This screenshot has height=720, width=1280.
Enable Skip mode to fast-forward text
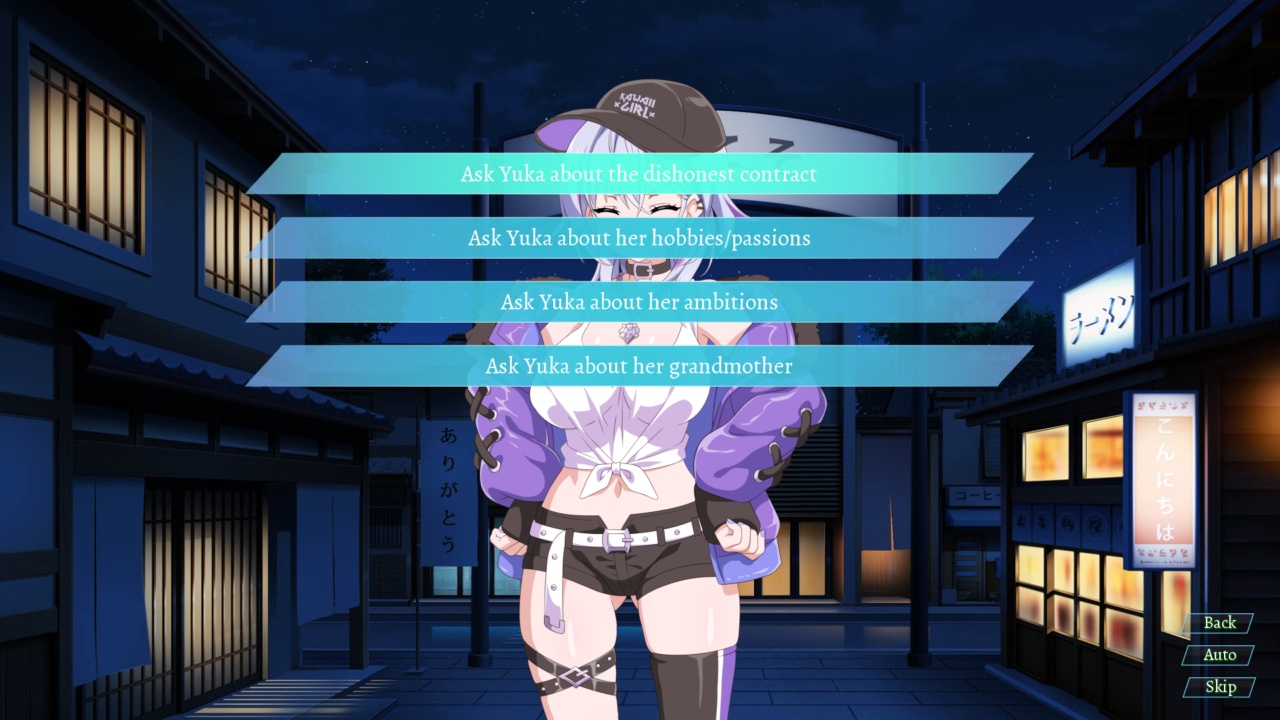pyautogui.click(x=1219, y=687)
